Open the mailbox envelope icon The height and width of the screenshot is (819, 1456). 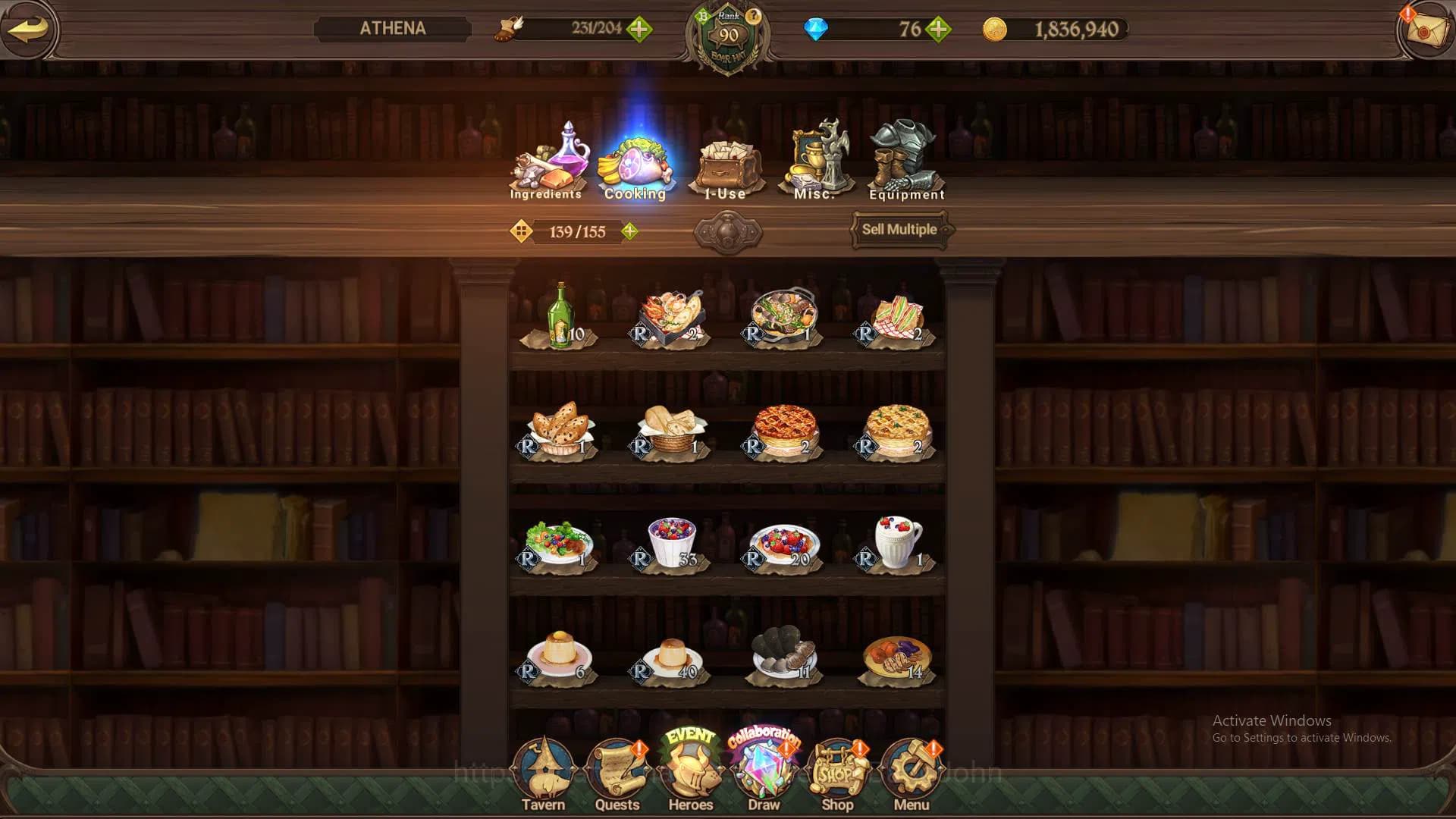(x=1425, y=29)
